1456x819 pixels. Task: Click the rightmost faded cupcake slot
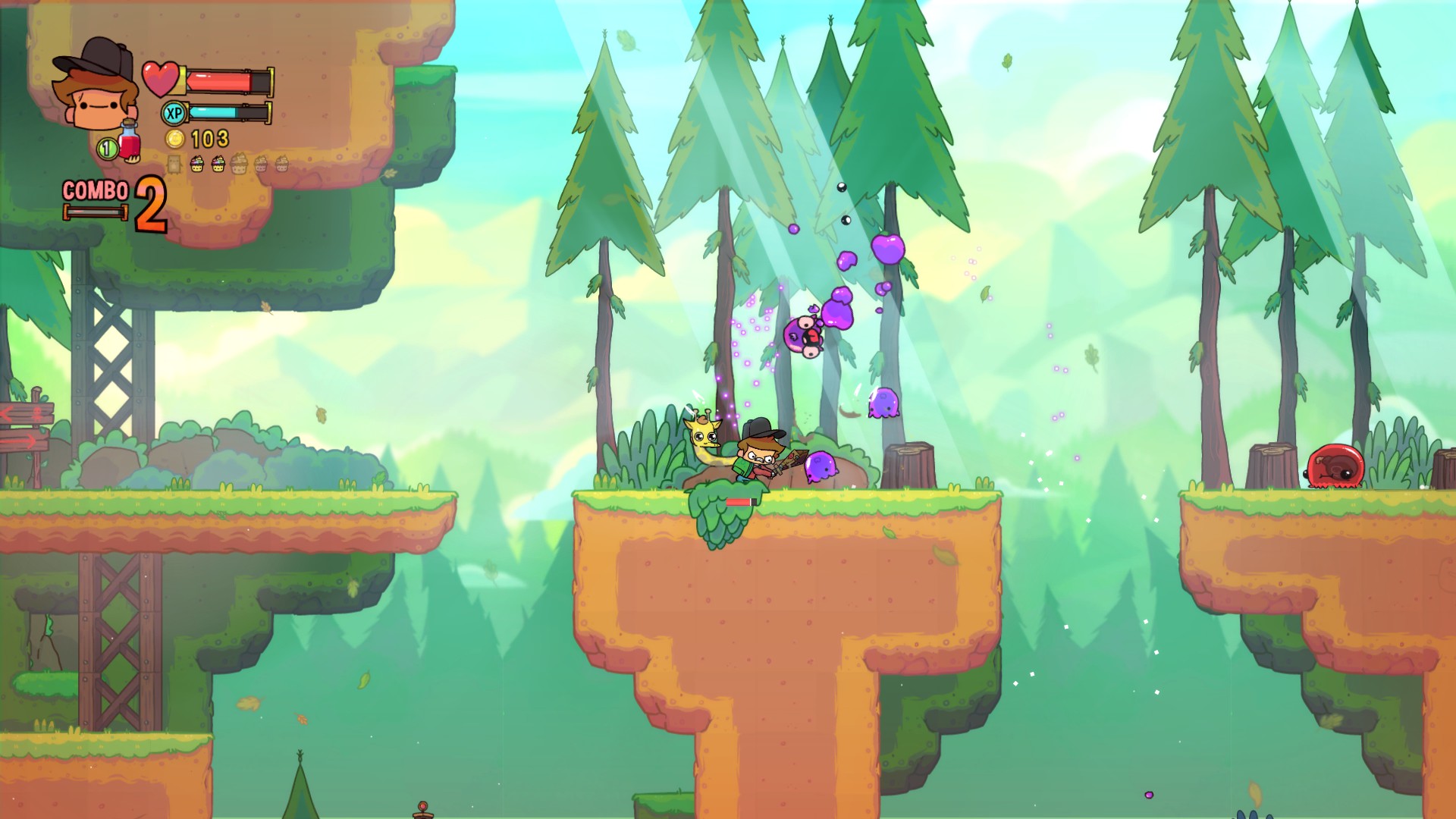point(281,163)
